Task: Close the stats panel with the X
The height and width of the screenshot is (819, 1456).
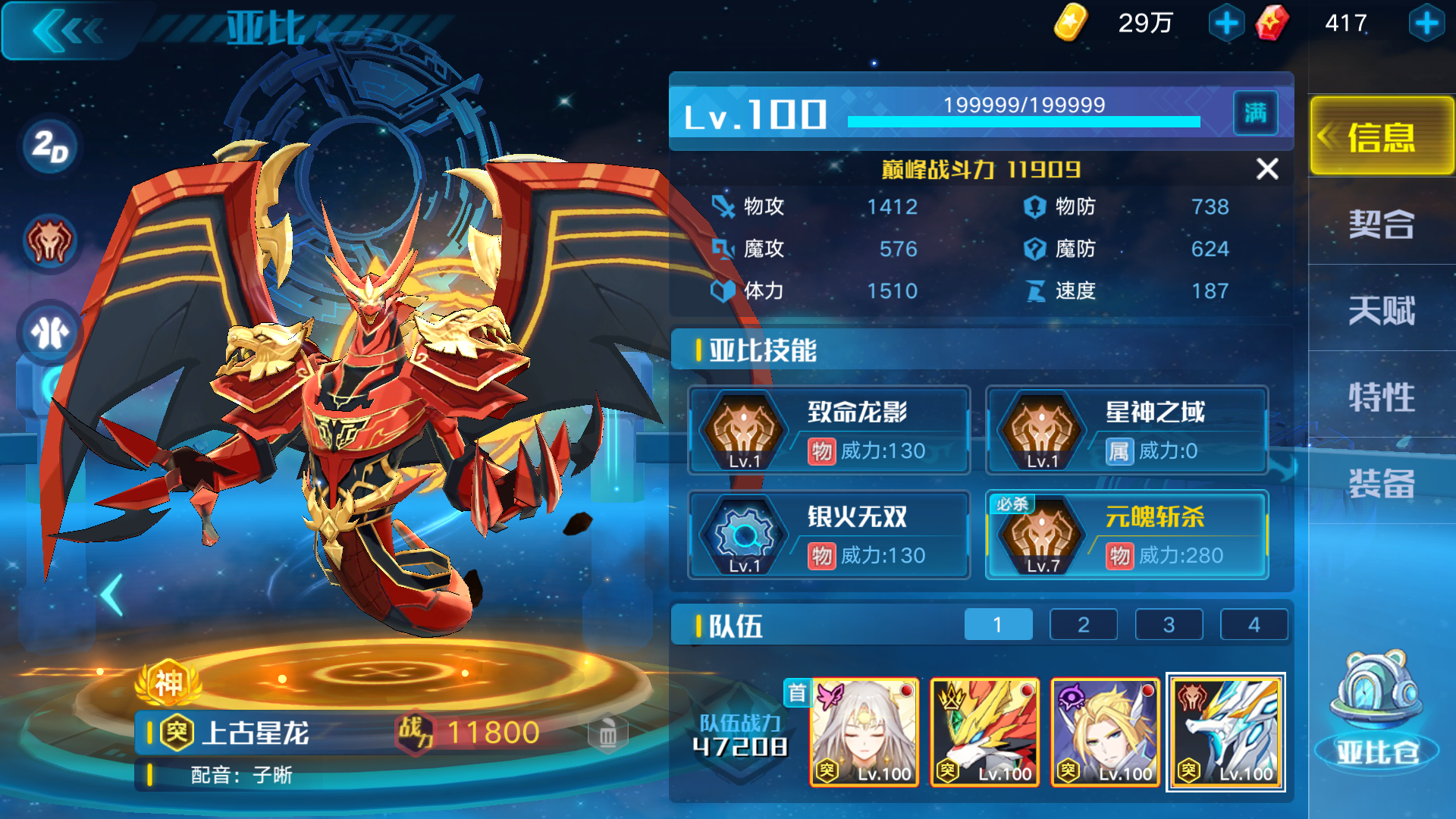Action: [1267, 170]
